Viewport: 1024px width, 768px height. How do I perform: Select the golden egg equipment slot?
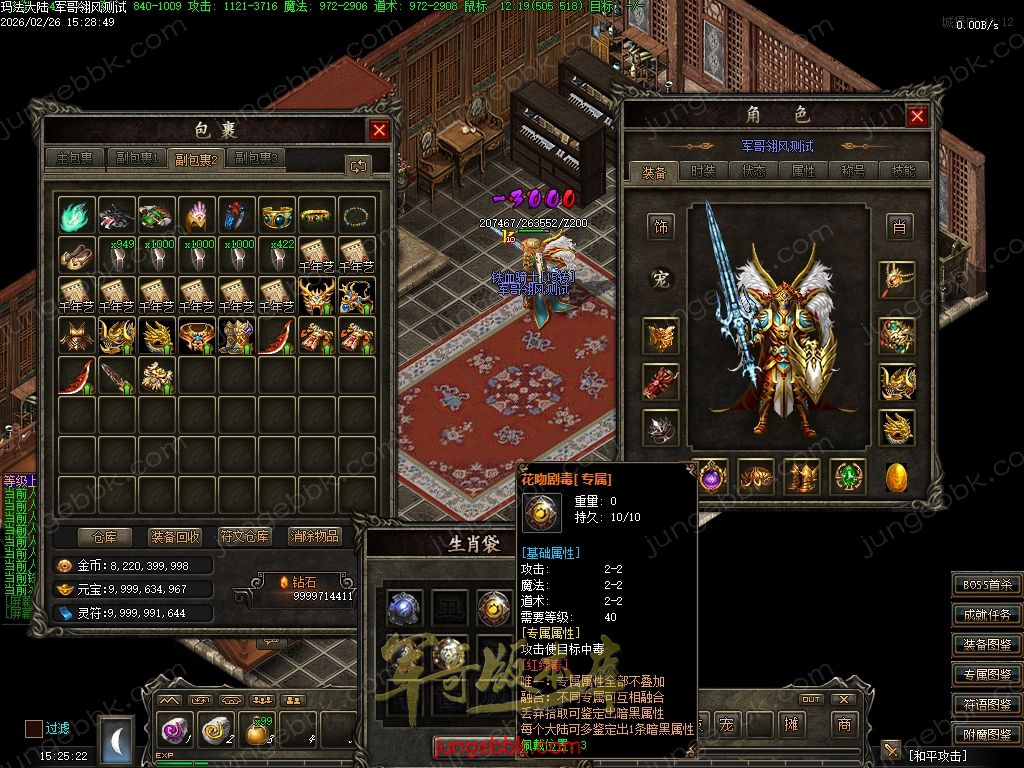click(x=897, y=477)
